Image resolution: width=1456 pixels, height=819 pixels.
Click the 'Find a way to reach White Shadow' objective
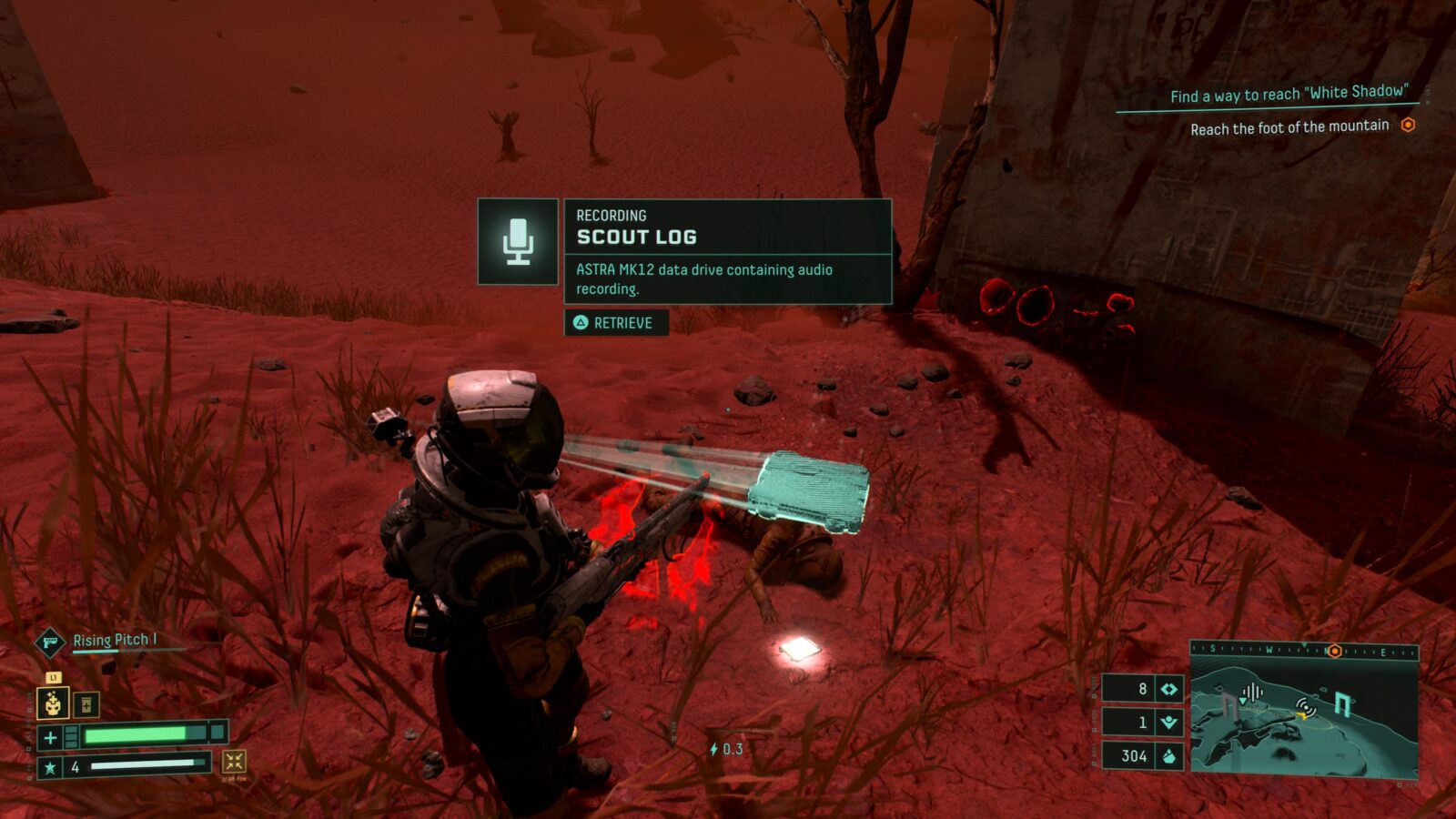point(1290,91)
